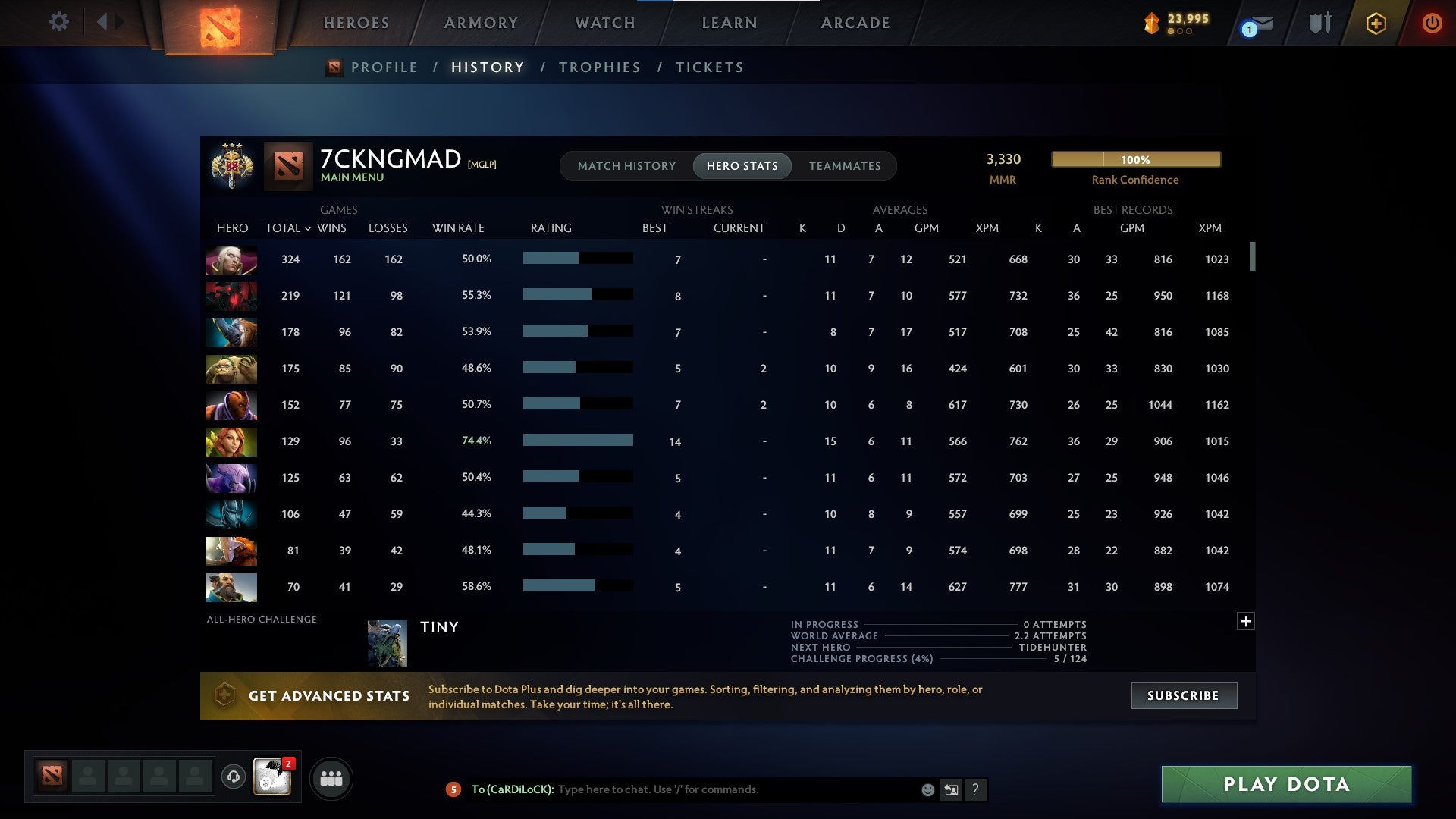This screenshot has height=819, width=1456.
Task: Expand the All-Hero Challenge panel
Action: point(1247,620)
